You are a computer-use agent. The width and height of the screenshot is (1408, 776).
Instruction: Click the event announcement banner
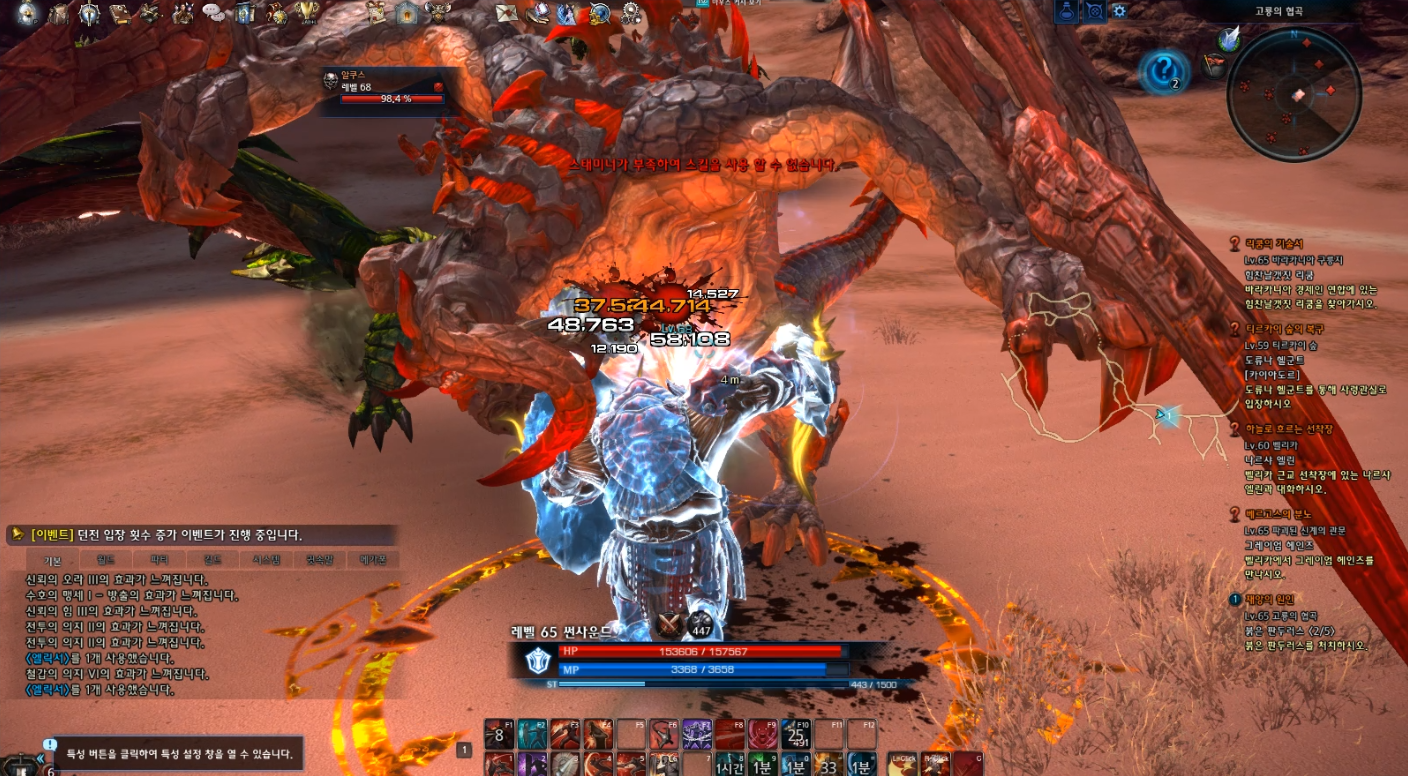tap(200, 535)
